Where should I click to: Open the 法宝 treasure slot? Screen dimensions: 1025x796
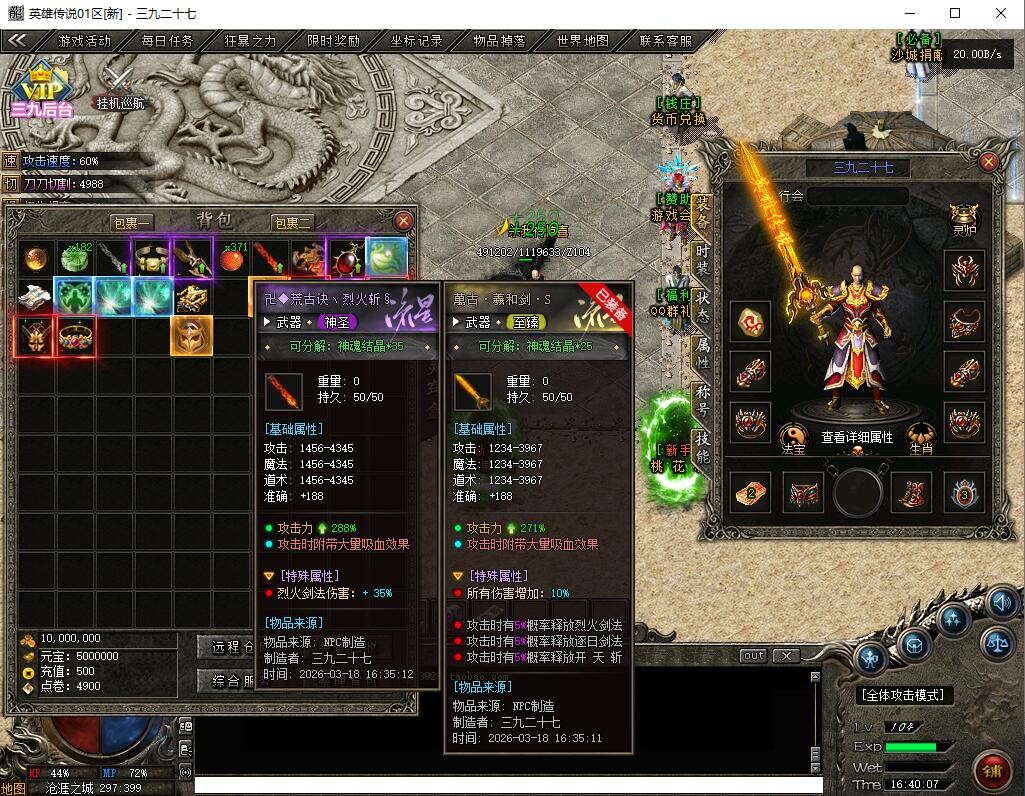[x=793, y=439]
